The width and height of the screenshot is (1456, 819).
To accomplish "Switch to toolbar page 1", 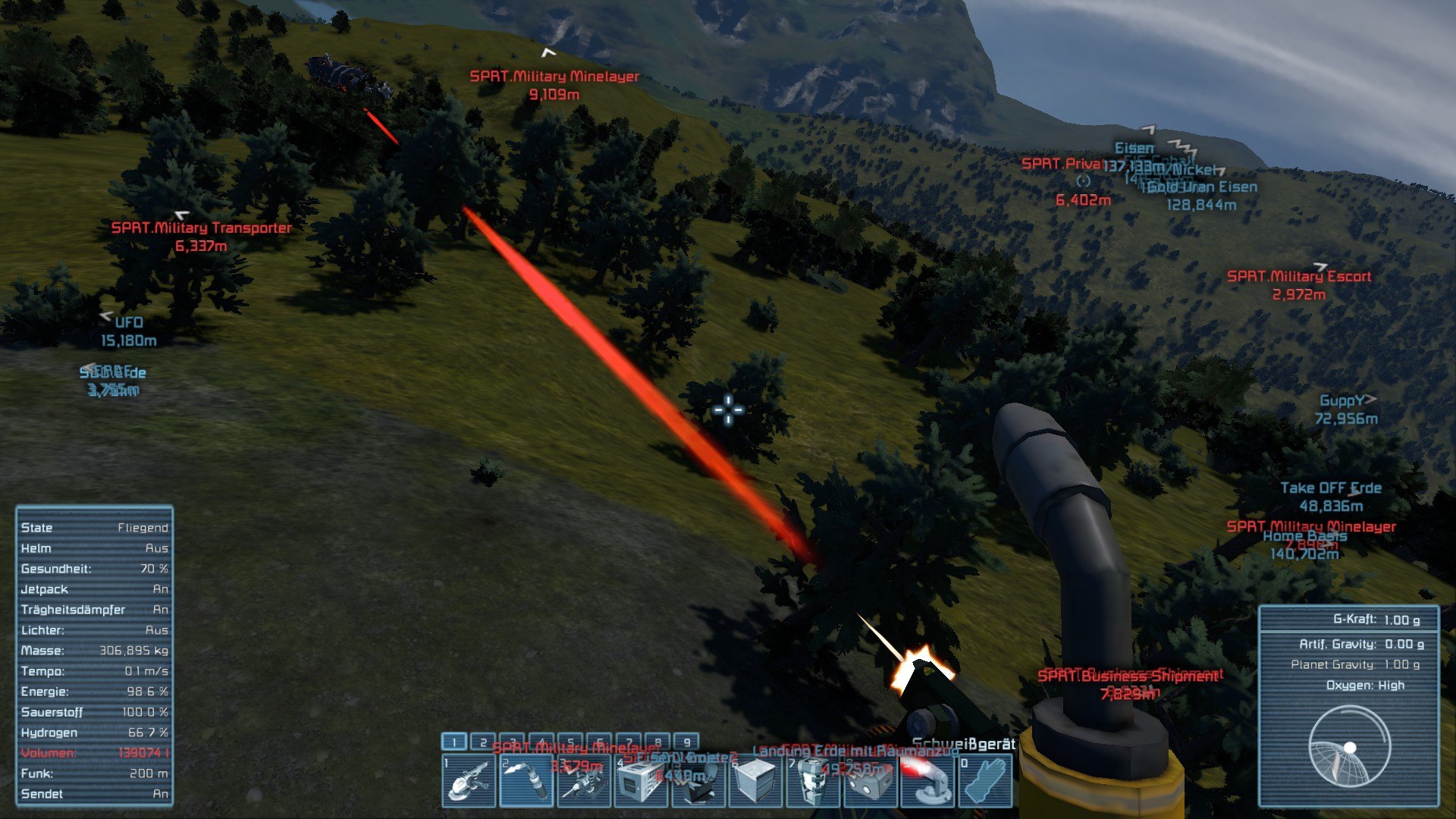I will point(454,742).
